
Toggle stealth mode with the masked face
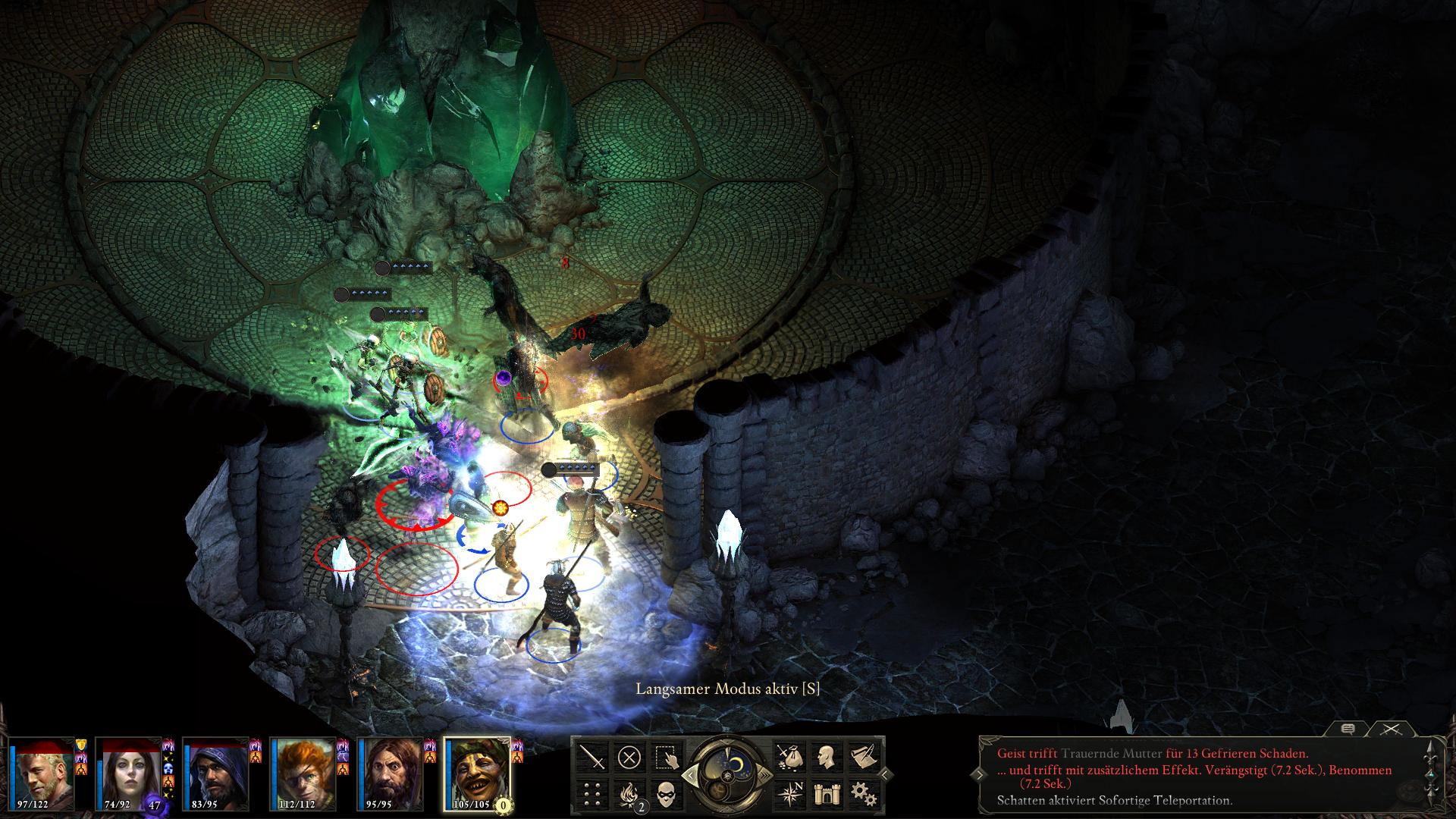(x=665, y=793)
